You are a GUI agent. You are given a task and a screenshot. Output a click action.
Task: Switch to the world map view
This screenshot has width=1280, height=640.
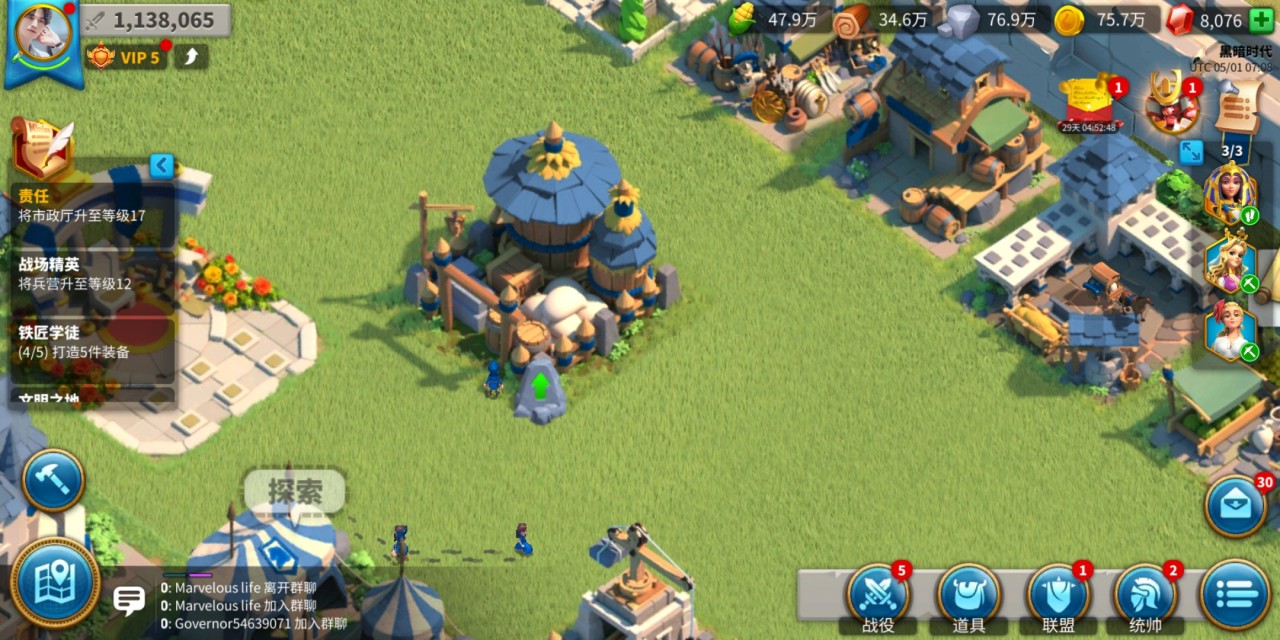(55, 583)
